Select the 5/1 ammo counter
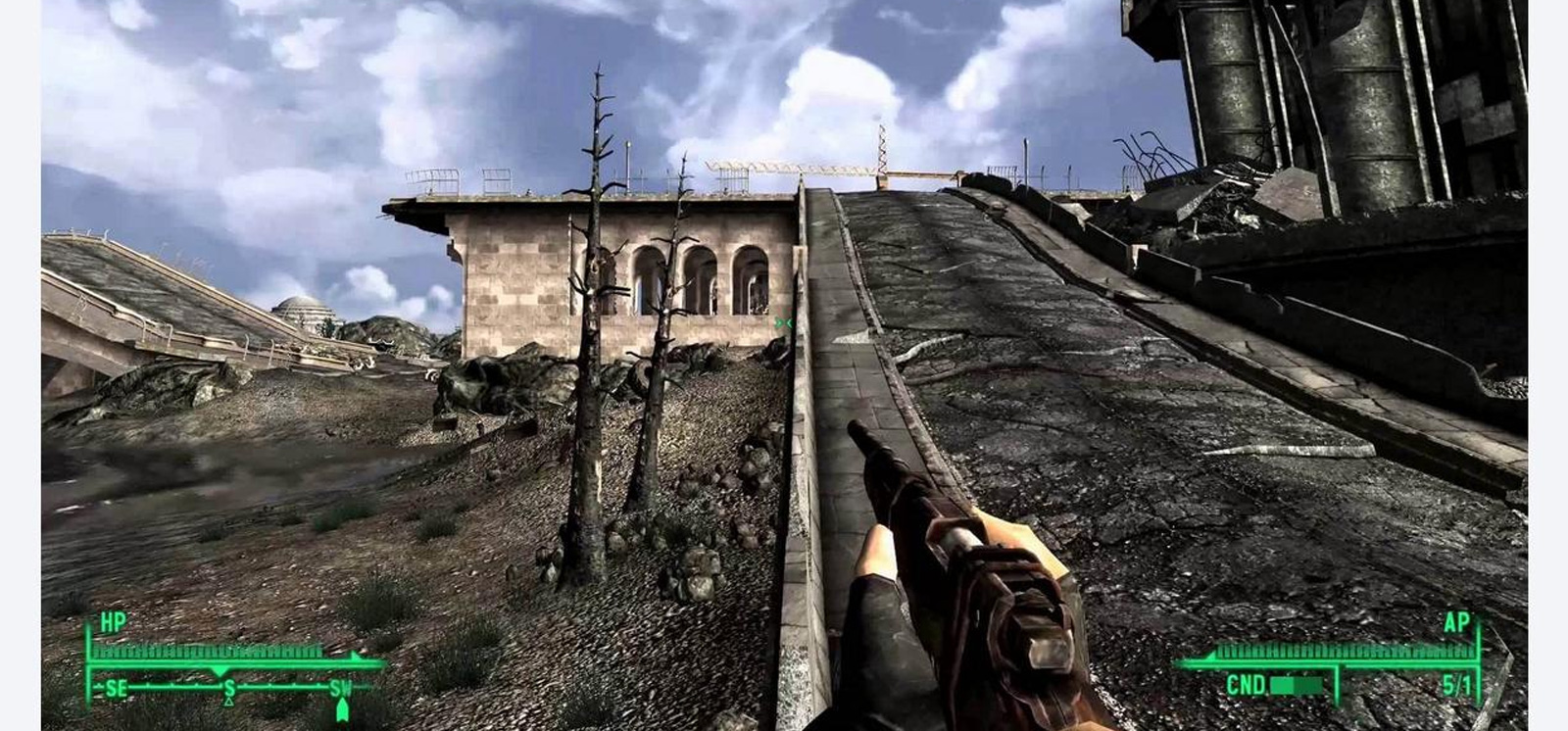Viewport: 1568px width, 731px height. pyautogui.click(x=1458, y=685)
